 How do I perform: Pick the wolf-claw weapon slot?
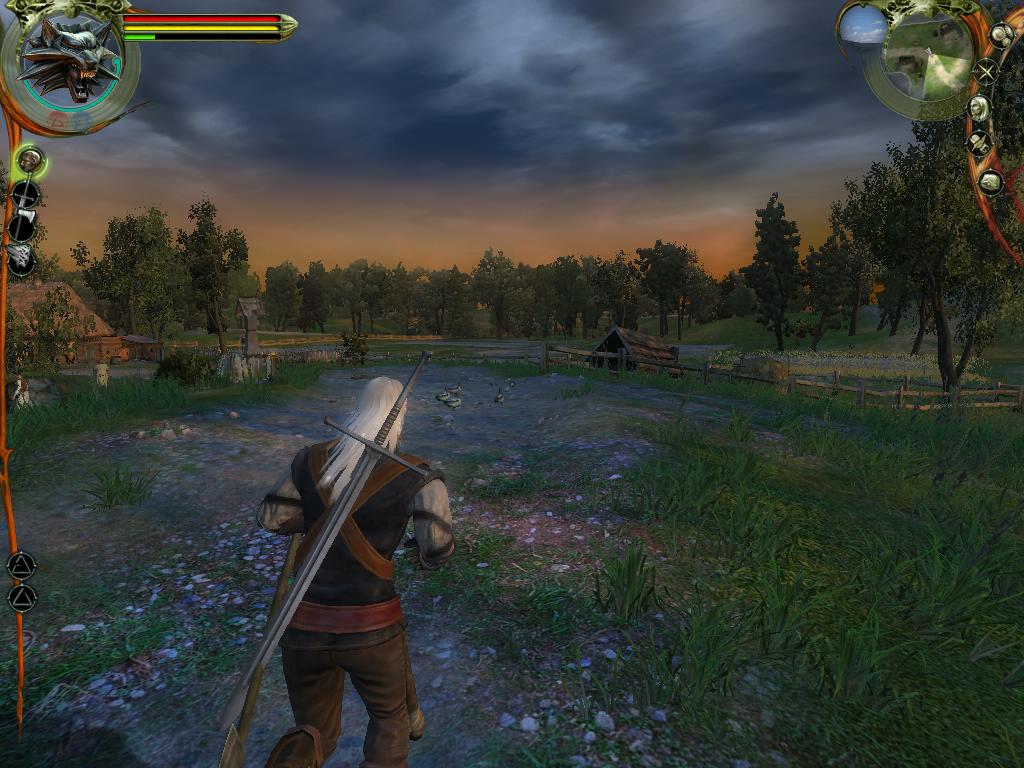point(21,260)
